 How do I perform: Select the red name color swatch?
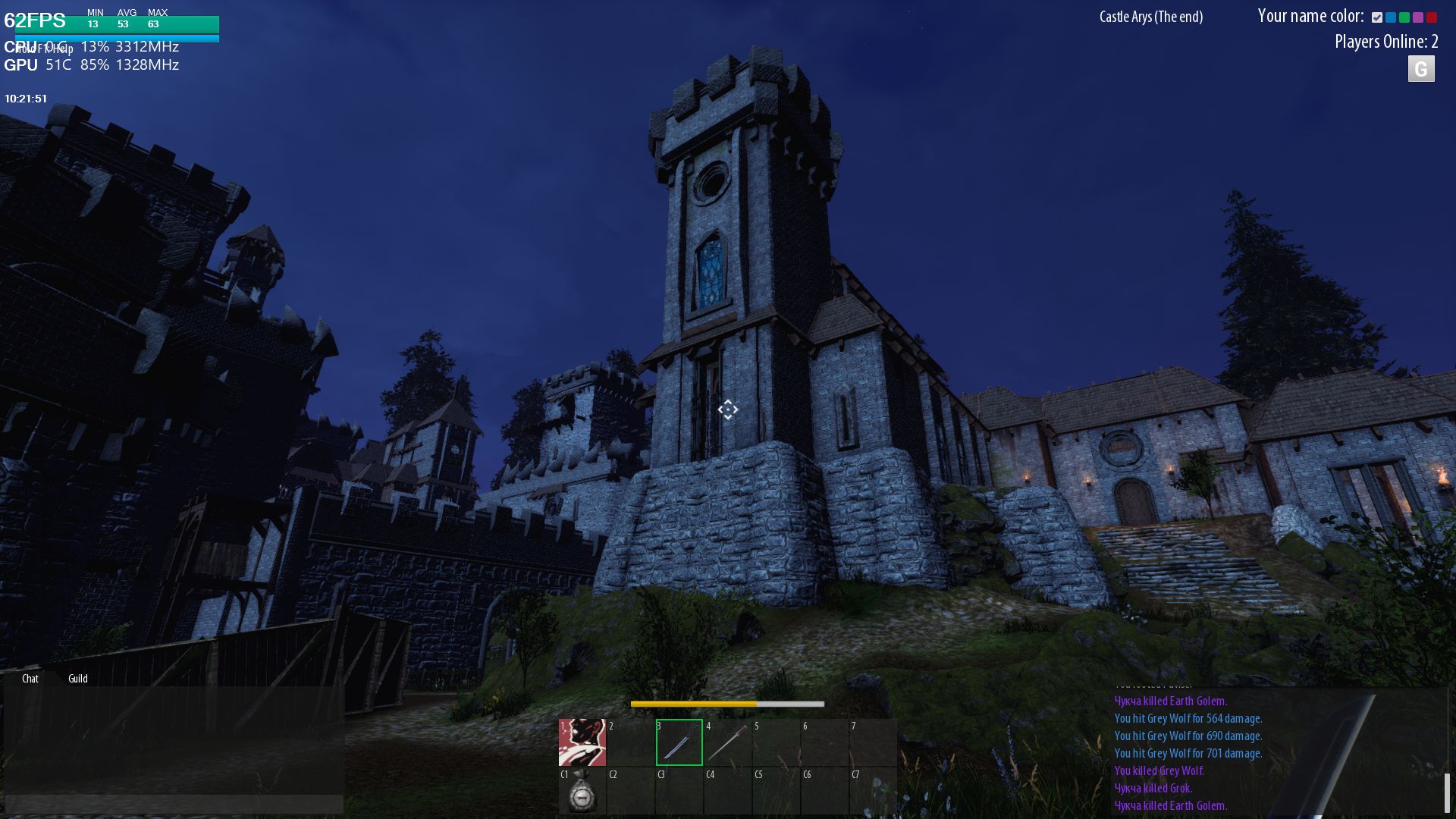point(1432,17)
